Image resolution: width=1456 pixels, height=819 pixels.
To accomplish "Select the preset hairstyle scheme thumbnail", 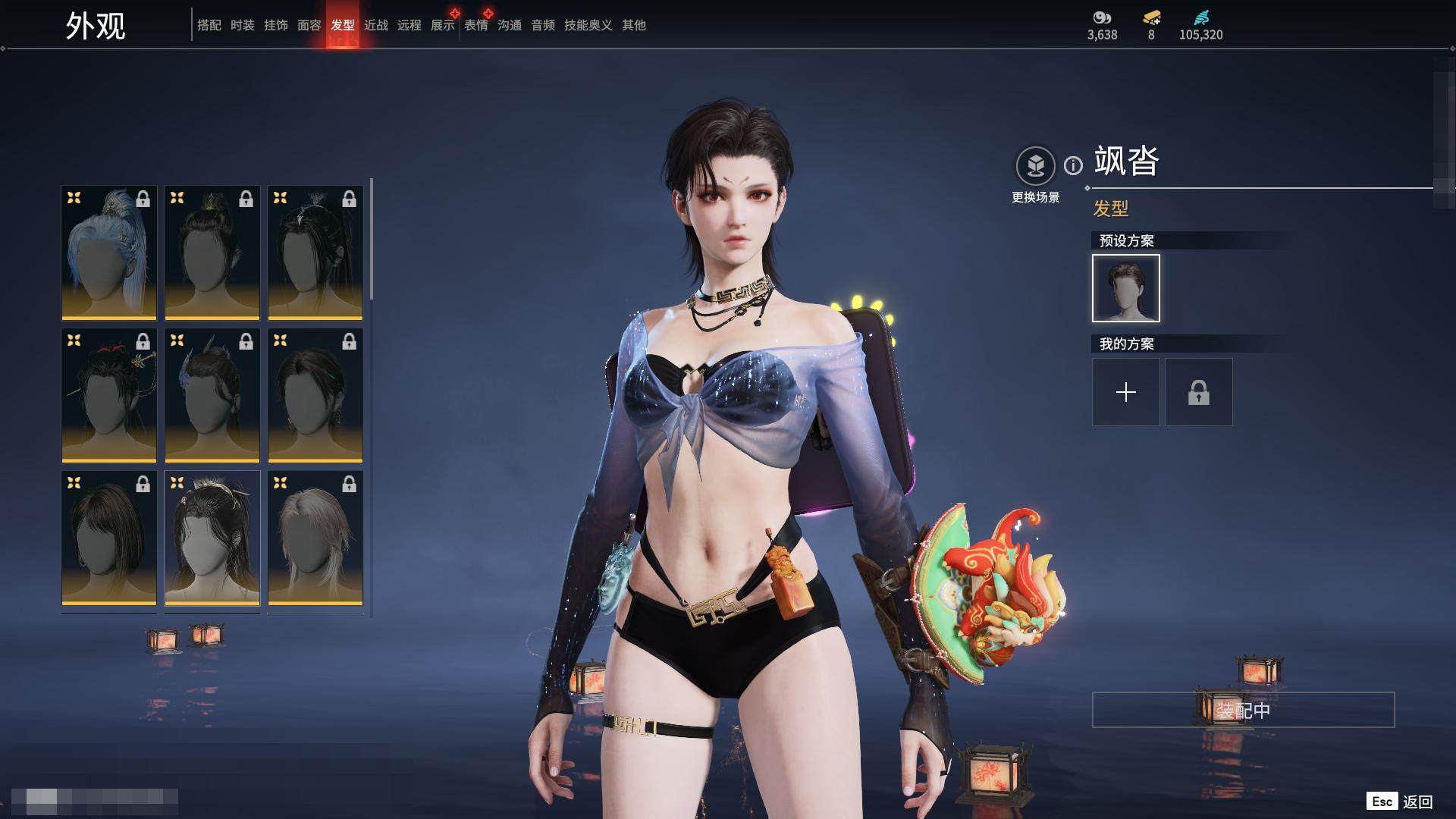I will tap(1125, 288).
